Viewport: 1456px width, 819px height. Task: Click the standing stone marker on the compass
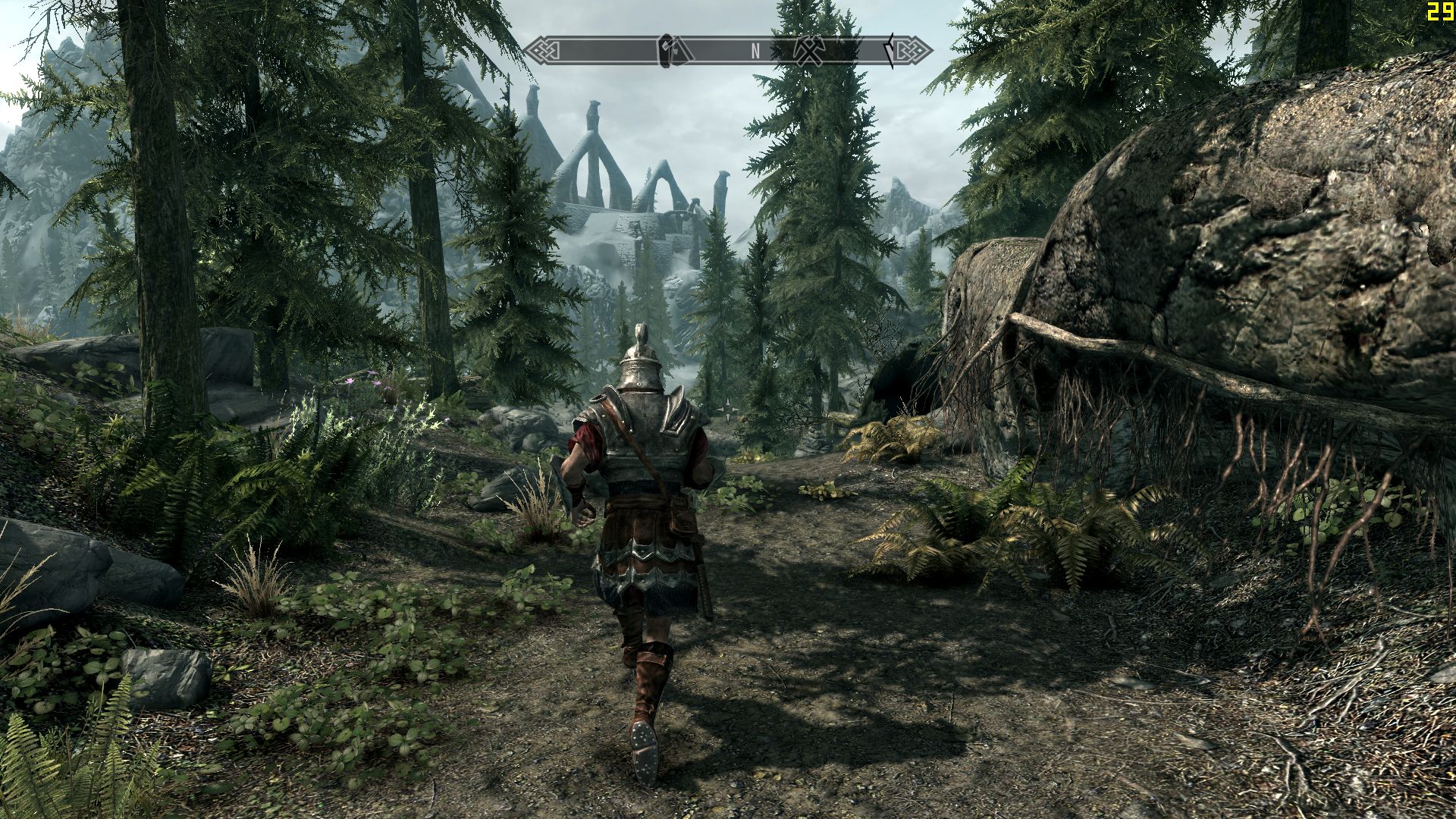click(668, 50)
